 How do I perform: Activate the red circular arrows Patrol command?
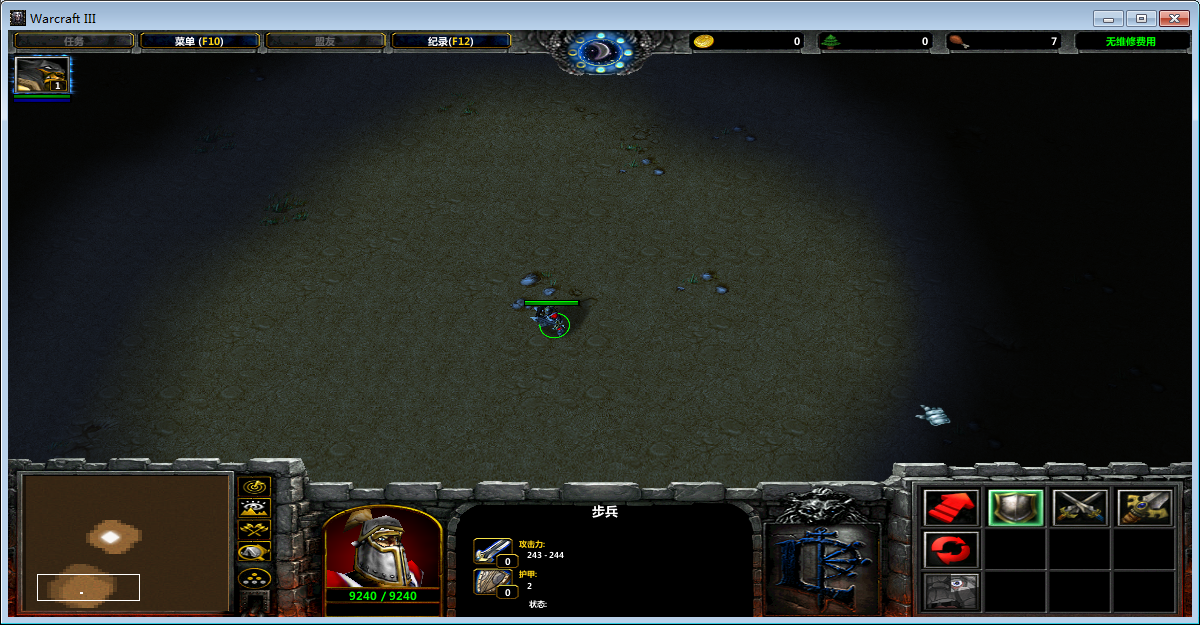click(951, 549)
